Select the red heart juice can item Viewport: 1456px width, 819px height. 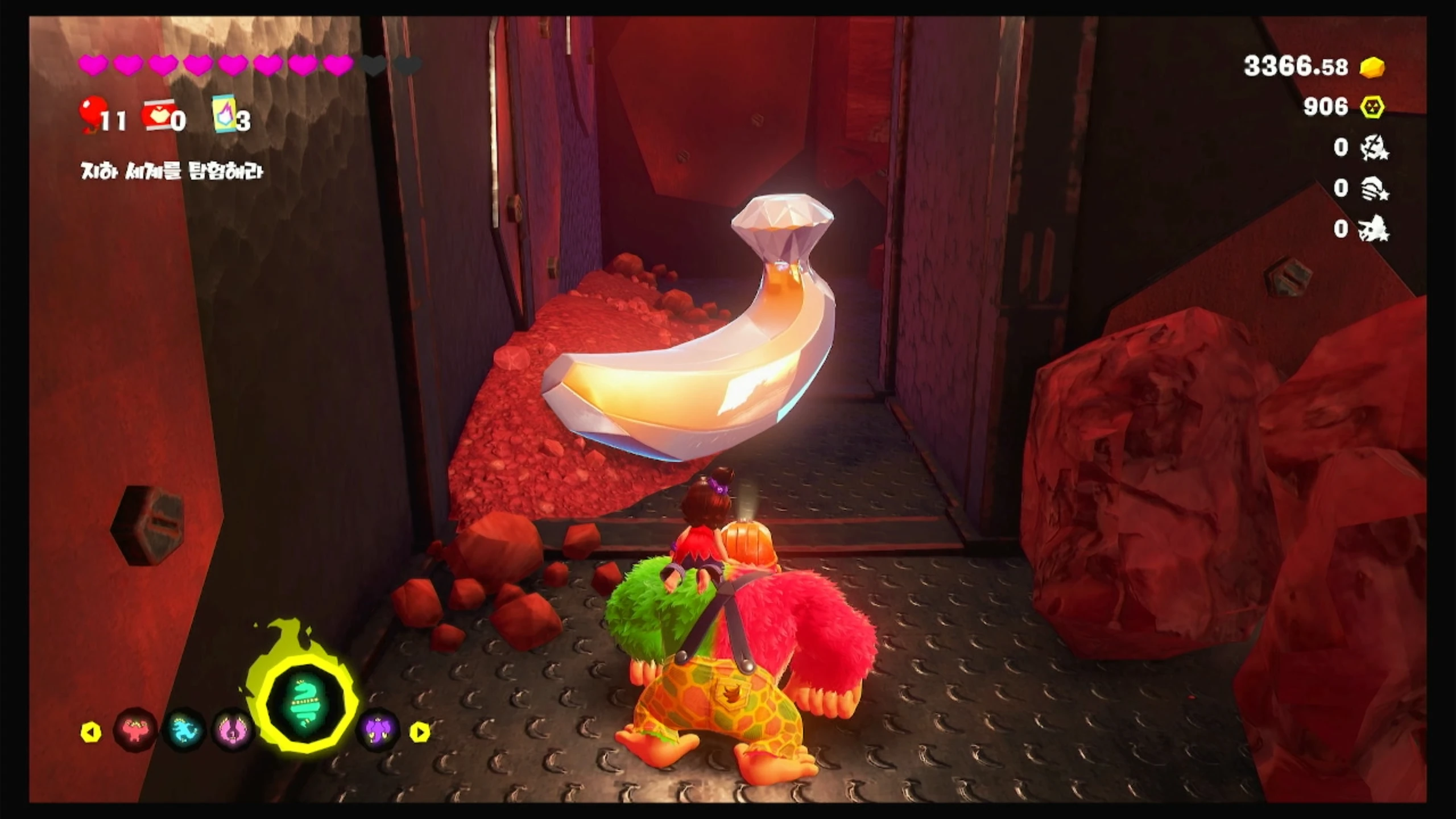158,117
